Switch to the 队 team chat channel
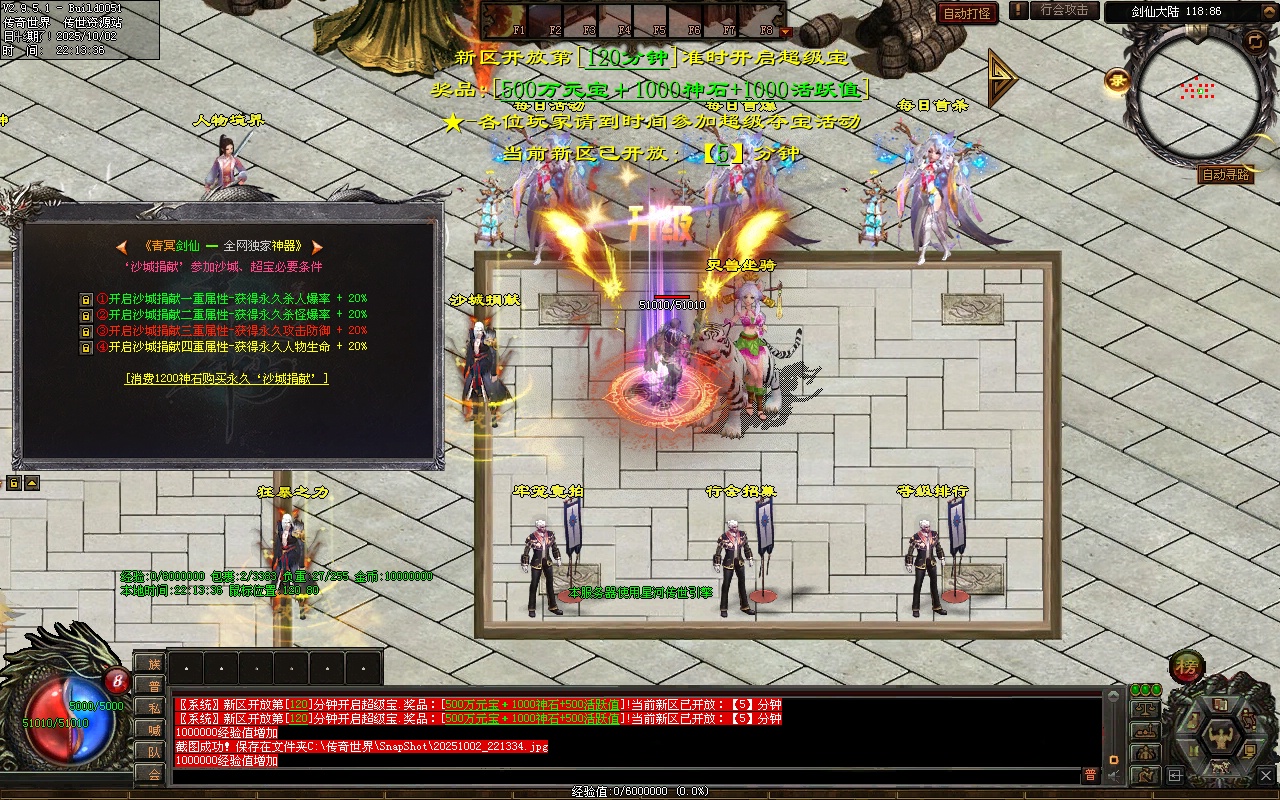Screen dimensions: 1280x800 point(153,751)
